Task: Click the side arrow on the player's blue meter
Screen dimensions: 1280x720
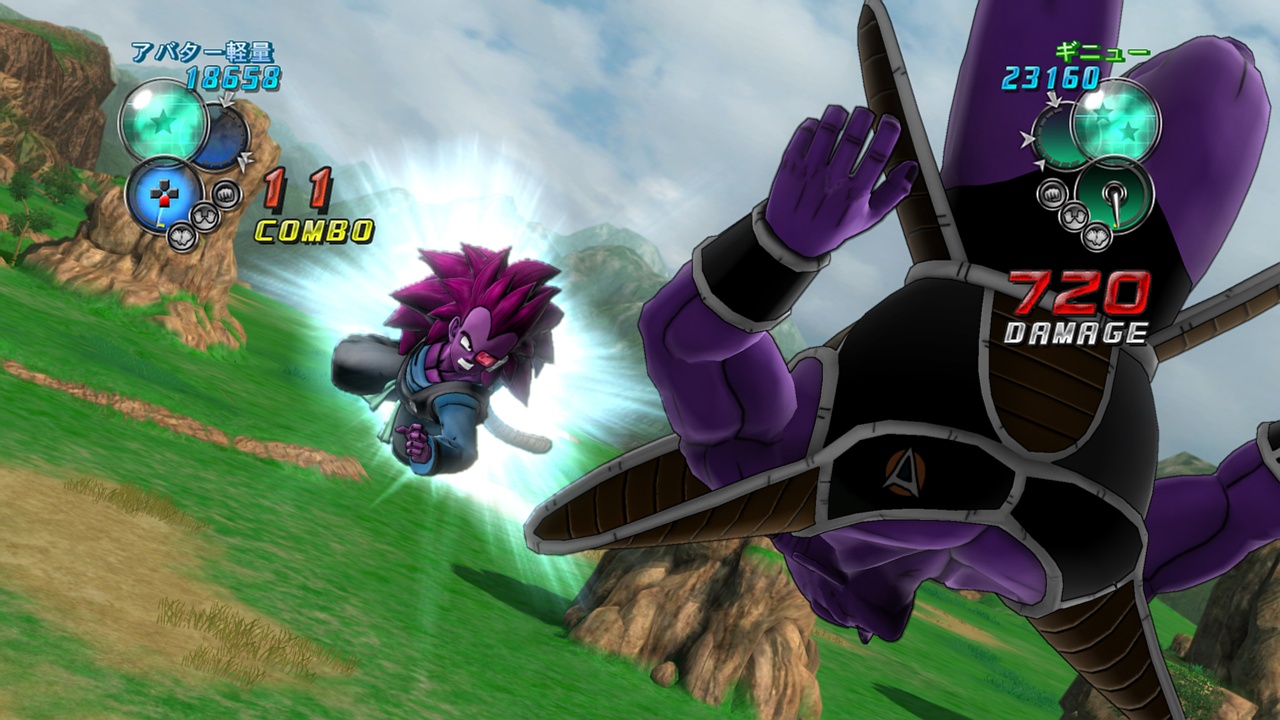Action: [x=244, y=160]
